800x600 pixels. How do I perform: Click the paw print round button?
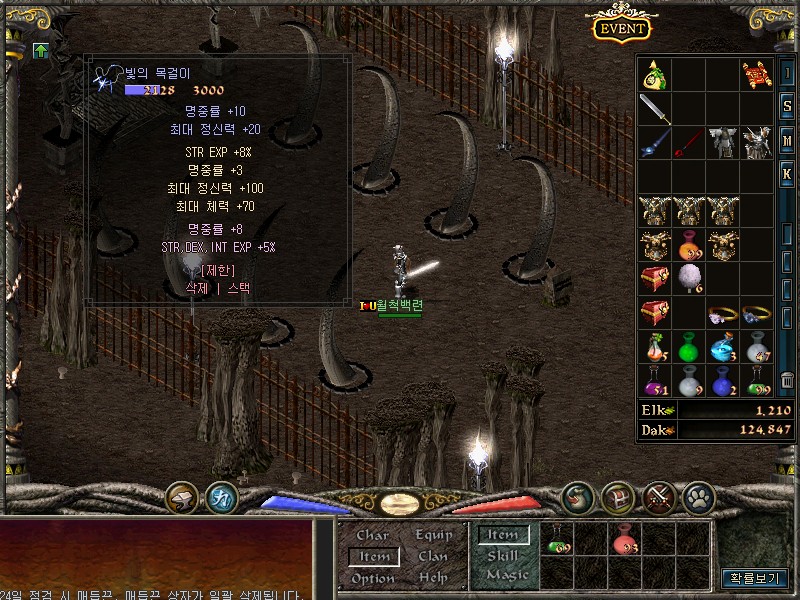pyautogui.click(x=696, y=496)
